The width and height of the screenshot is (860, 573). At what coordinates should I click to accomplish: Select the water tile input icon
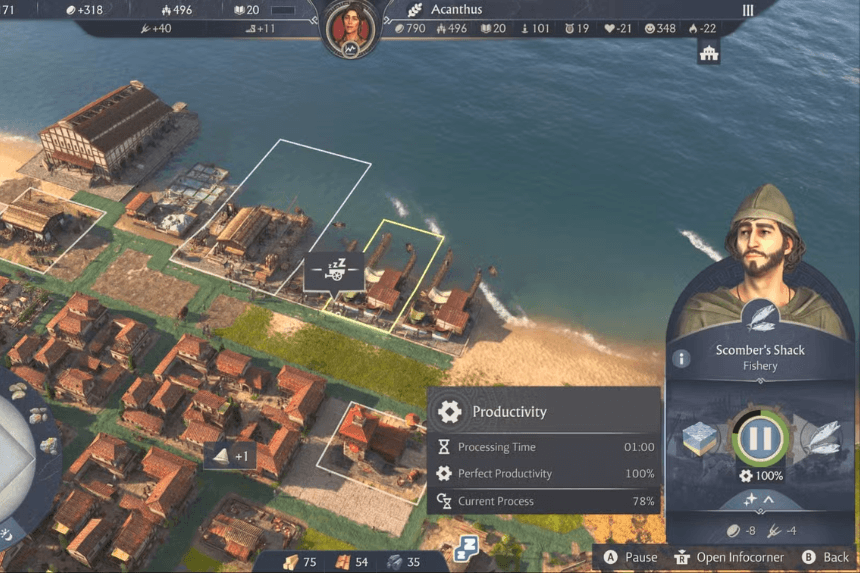point(701,438)
